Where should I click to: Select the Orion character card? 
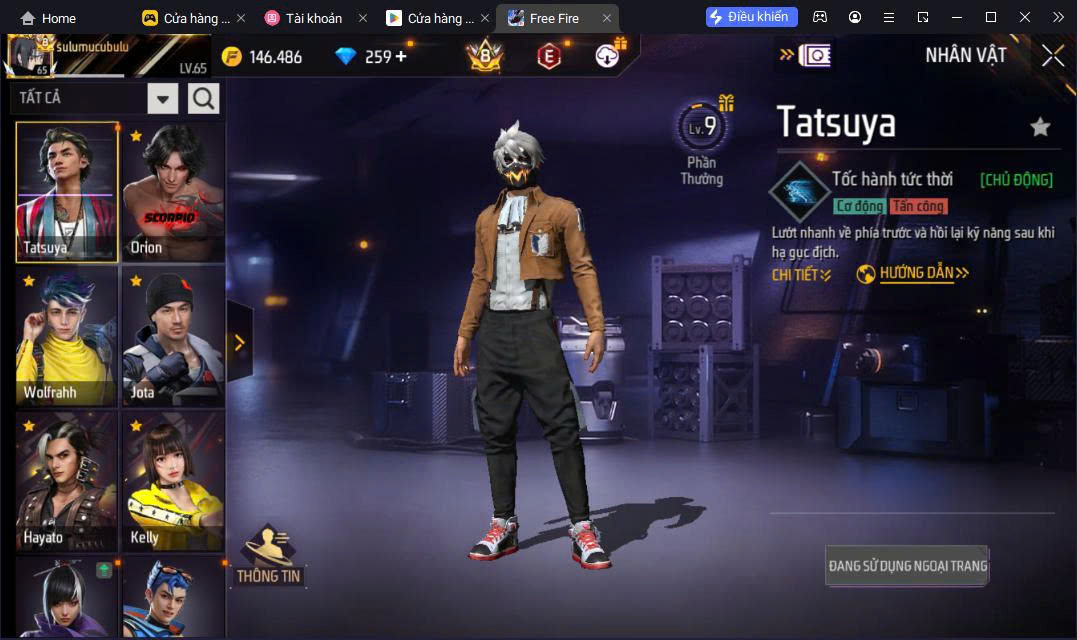point(173,193)
